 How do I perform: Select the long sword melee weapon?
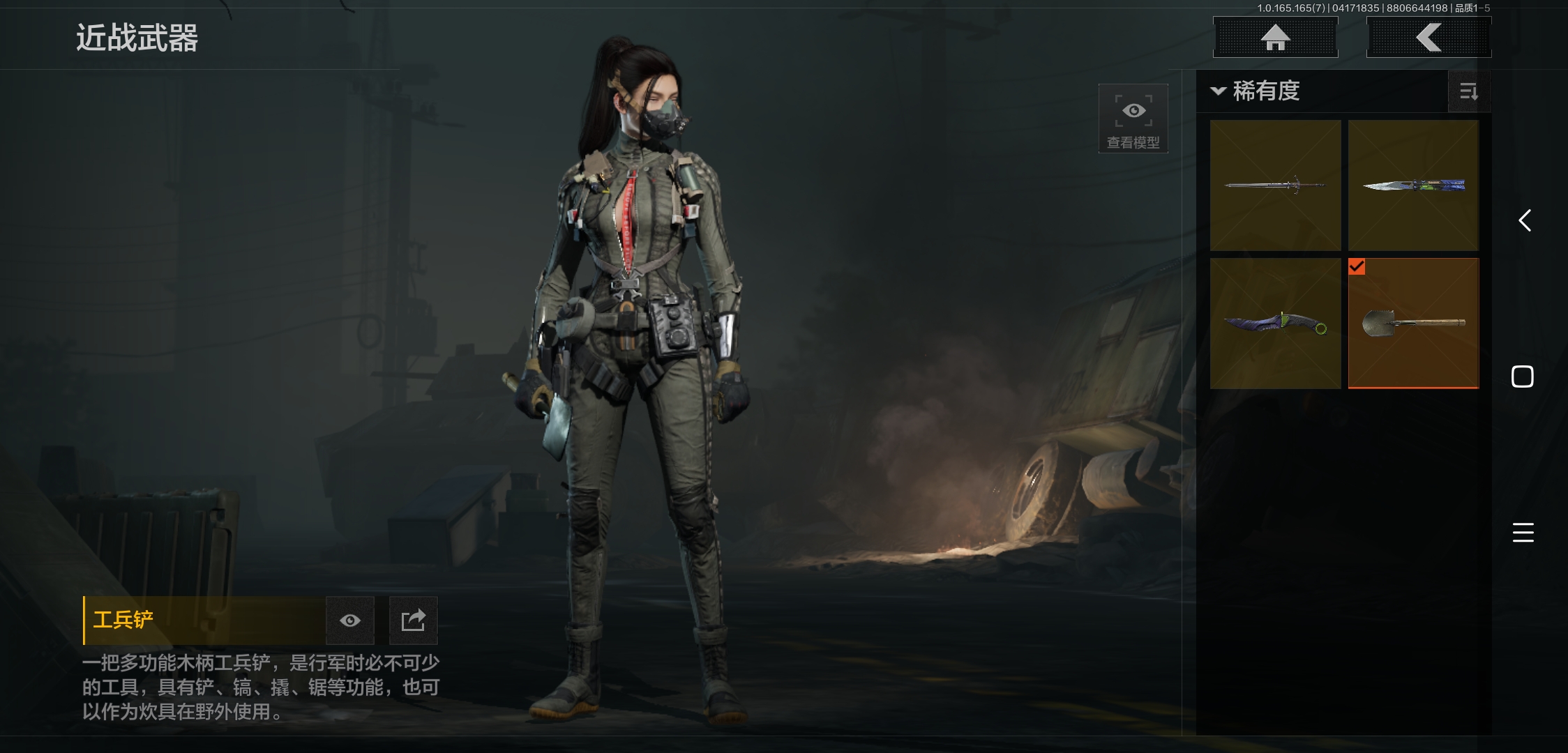[1275, 185]
